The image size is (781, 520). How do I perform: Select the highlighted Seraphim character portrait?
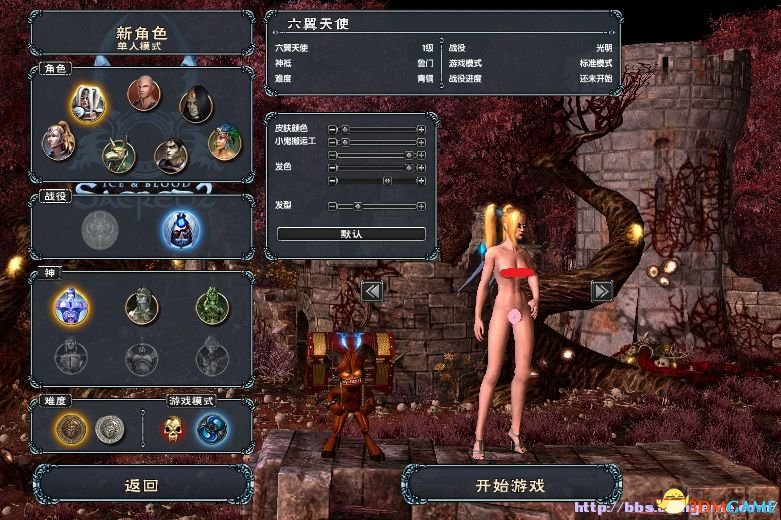pos(89,101)
